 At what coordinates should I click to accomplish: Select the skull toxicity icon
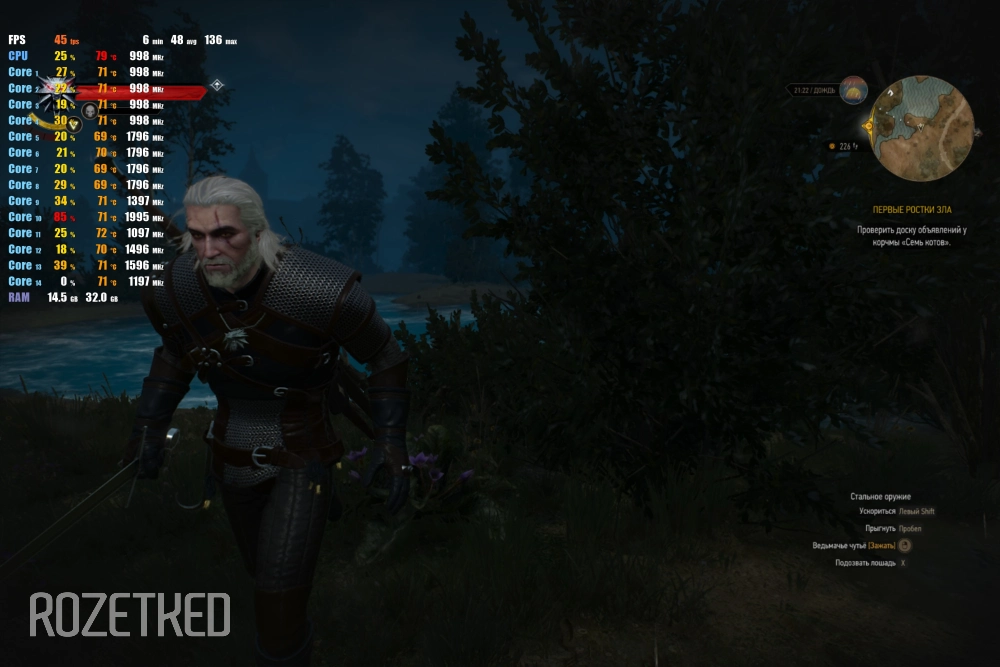tap(89, 110)
